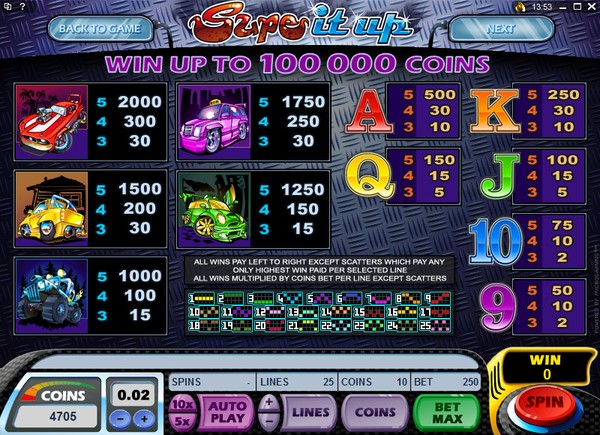Screen dimensions: 600x435
Task: Raise the lines count with the plus stepper
Action: [268, 401]
